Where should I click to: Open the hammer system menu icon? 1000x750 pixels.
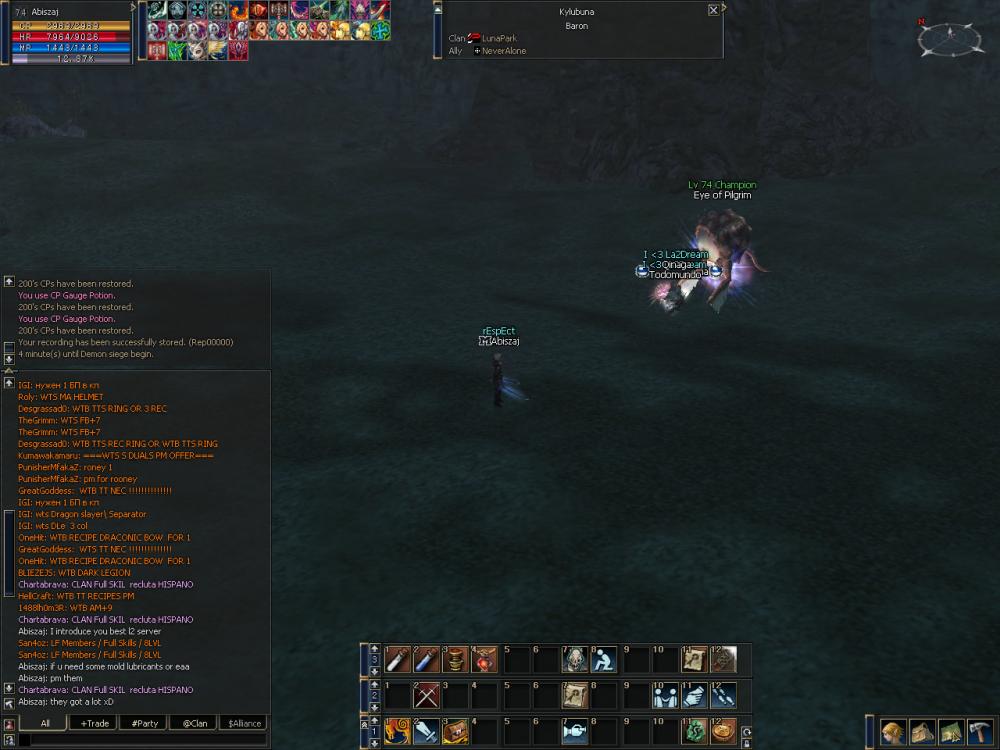pyautogui.click(x=980, y=731)
